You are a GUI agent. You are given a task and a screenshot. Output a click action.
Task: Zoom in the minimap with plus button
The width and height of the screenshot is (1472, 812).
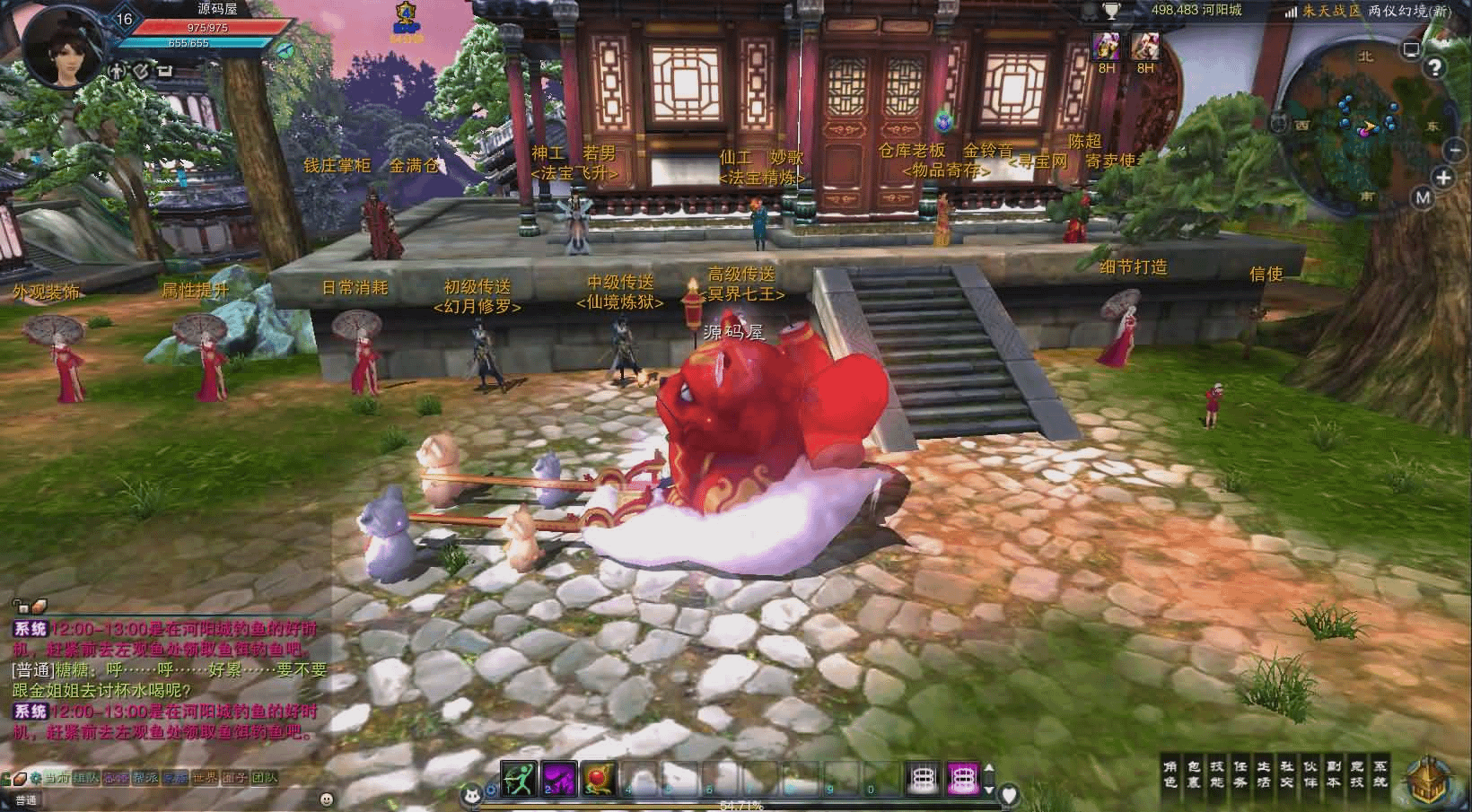tap(1443, 178)
